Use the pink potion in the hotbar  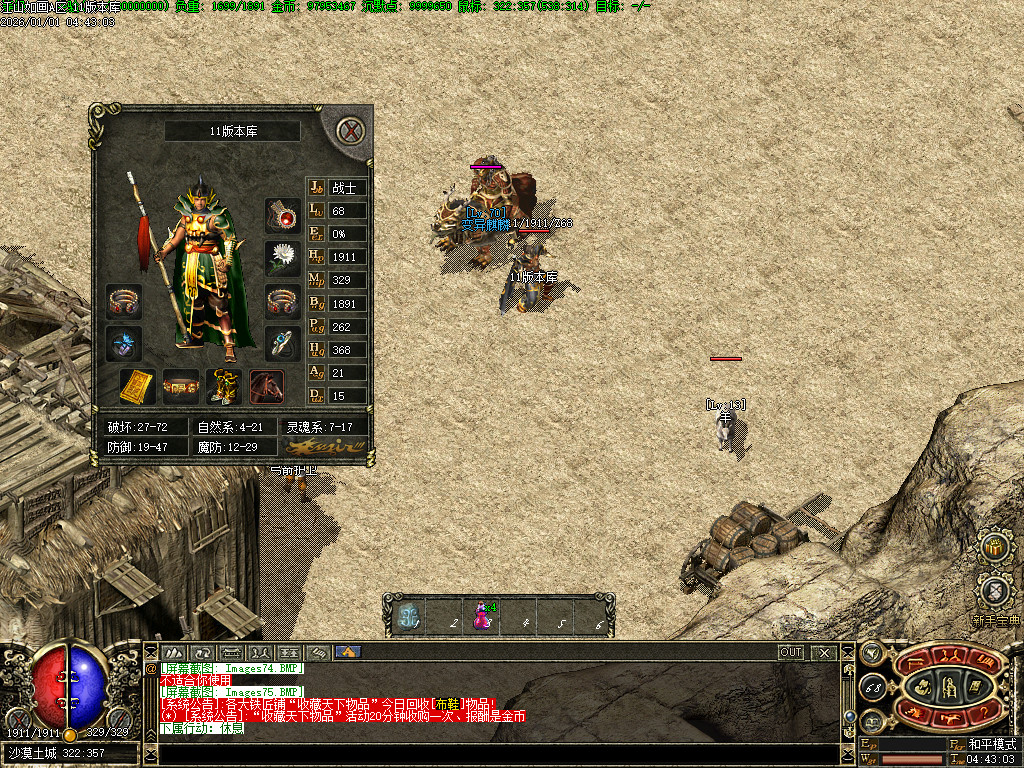(x=481, y=615)
